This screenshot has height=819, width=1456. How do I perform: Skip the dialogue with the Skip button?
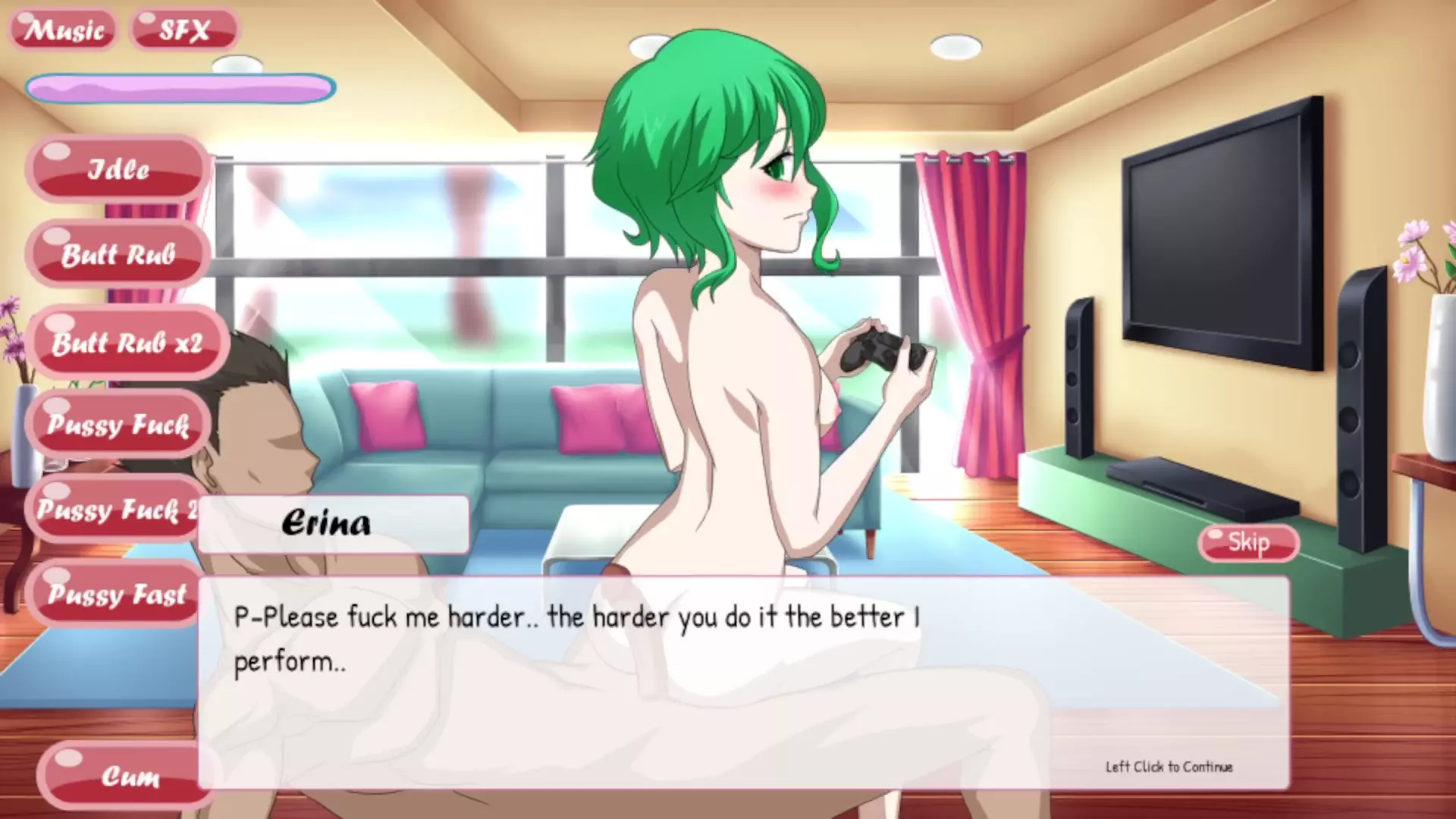[1248, 542]
